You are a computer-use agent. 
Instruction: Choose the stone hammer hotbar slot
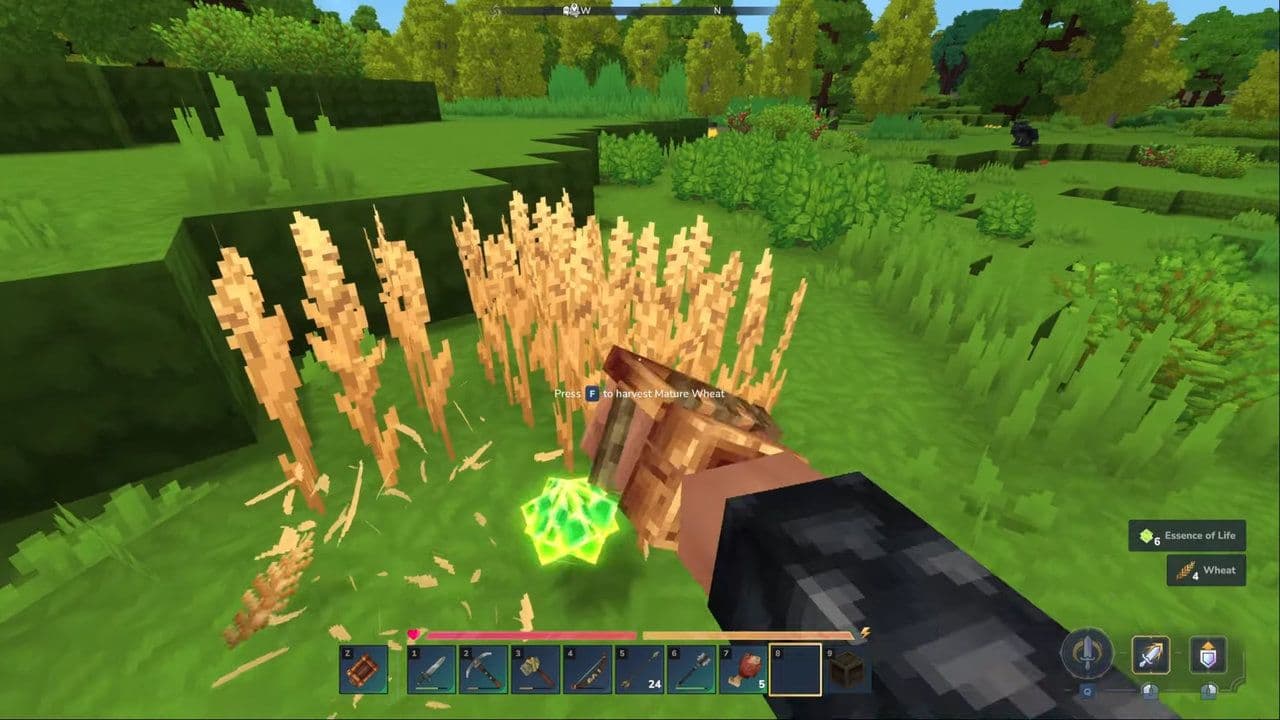[535, 669]
